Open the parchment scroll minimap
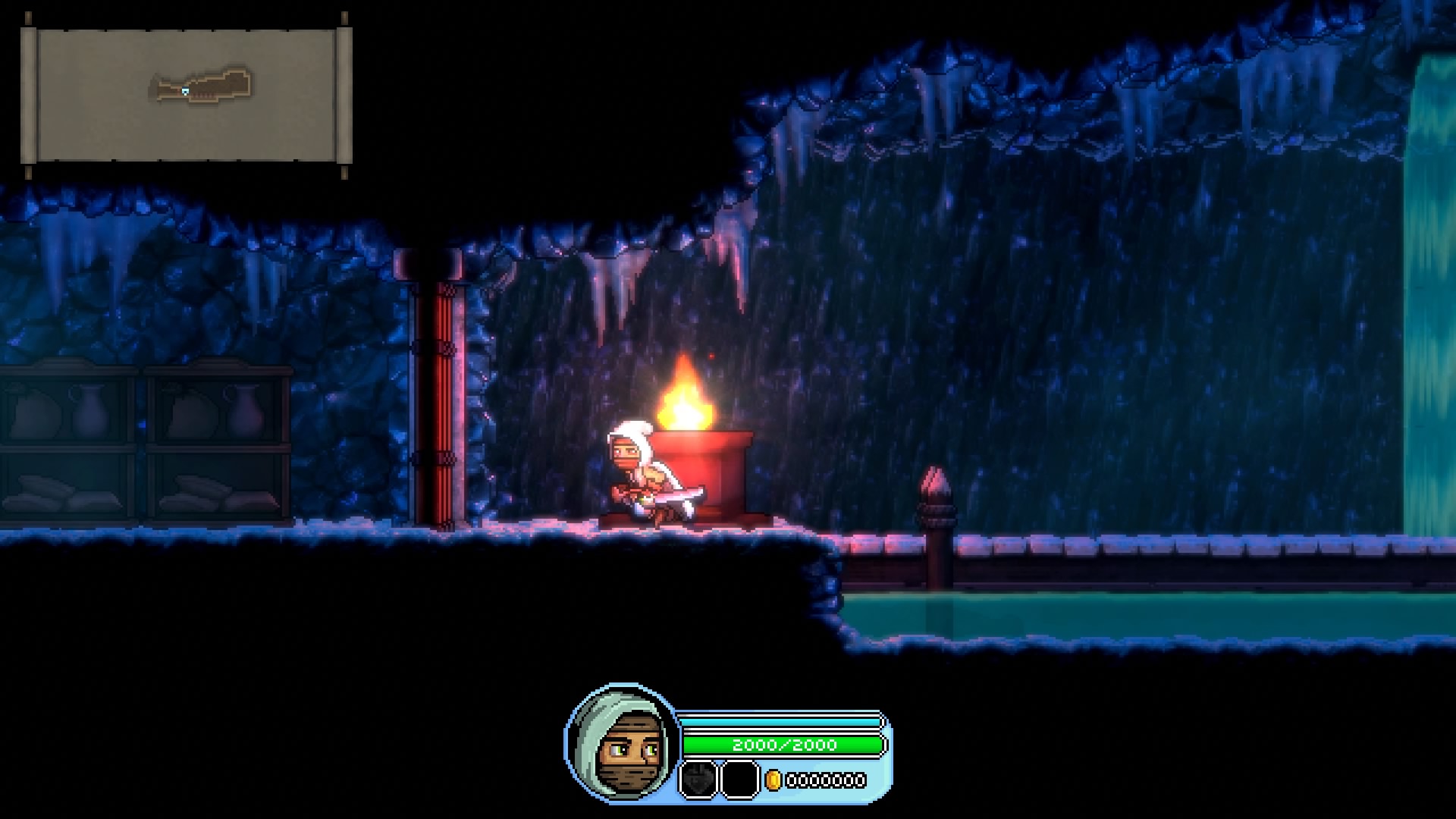Screen dimensions: 1456x819 [187, 96]
